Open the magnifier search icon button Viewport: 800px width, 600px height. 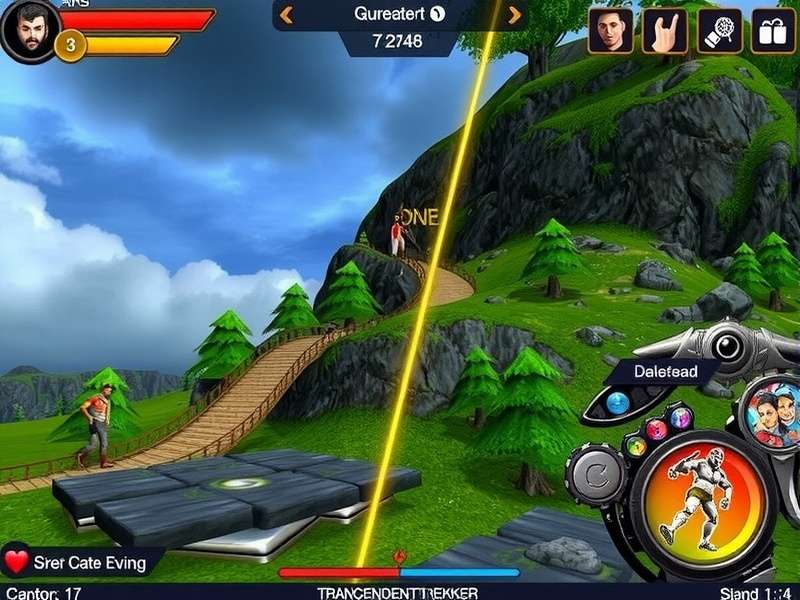pyautogui.click(x=719, y=31)
